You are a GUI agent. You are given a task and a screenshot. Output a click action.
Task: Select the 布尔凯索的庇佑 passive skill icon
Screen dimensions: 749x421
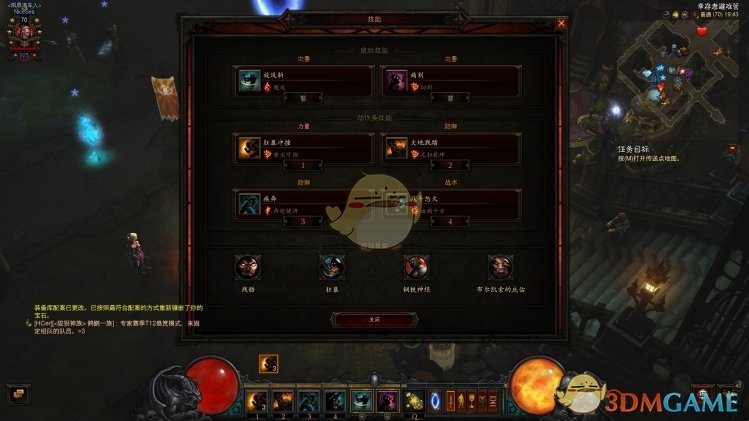coord(500,267)
